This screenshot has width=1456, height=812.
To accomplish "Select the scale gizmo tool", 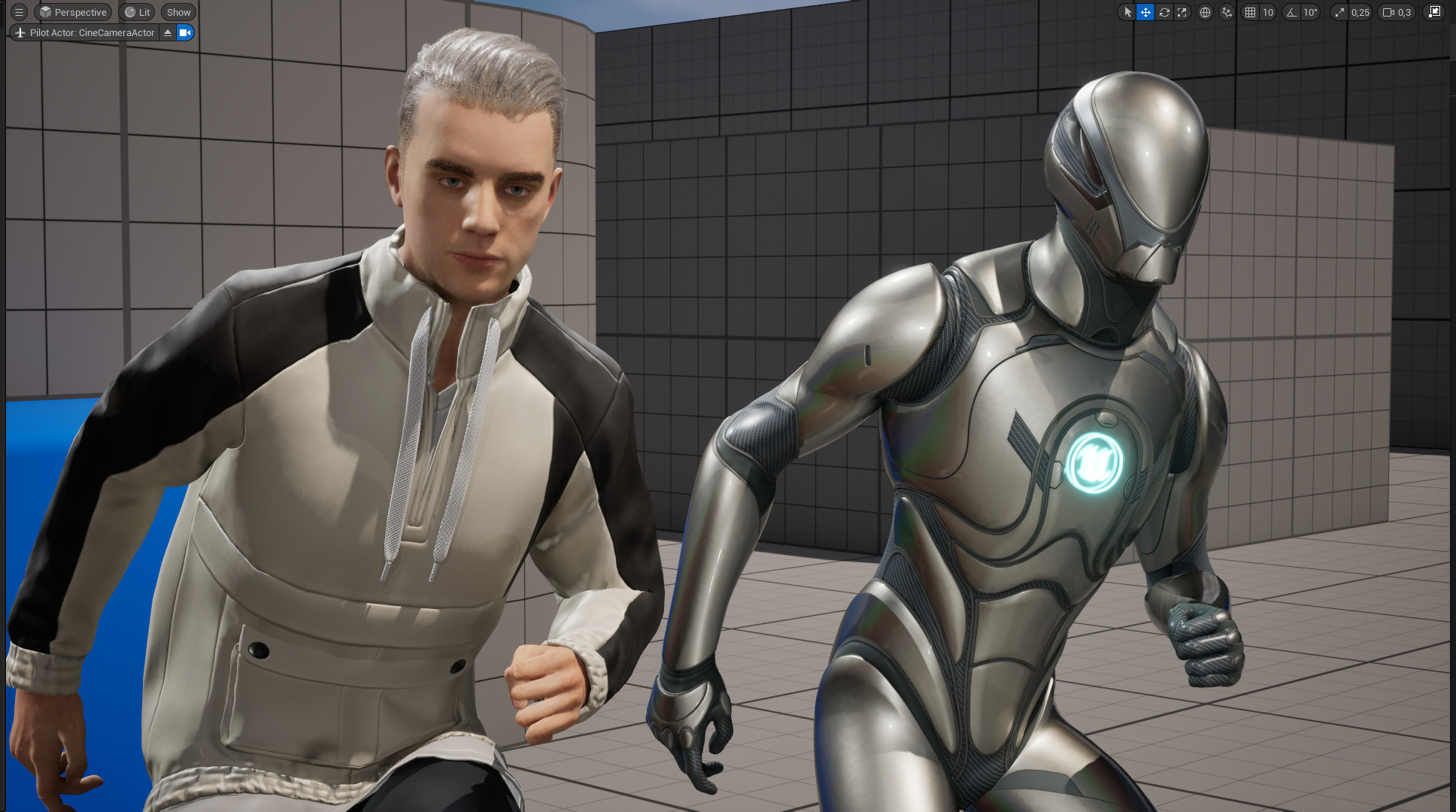I will click(x=1182, y=12).
